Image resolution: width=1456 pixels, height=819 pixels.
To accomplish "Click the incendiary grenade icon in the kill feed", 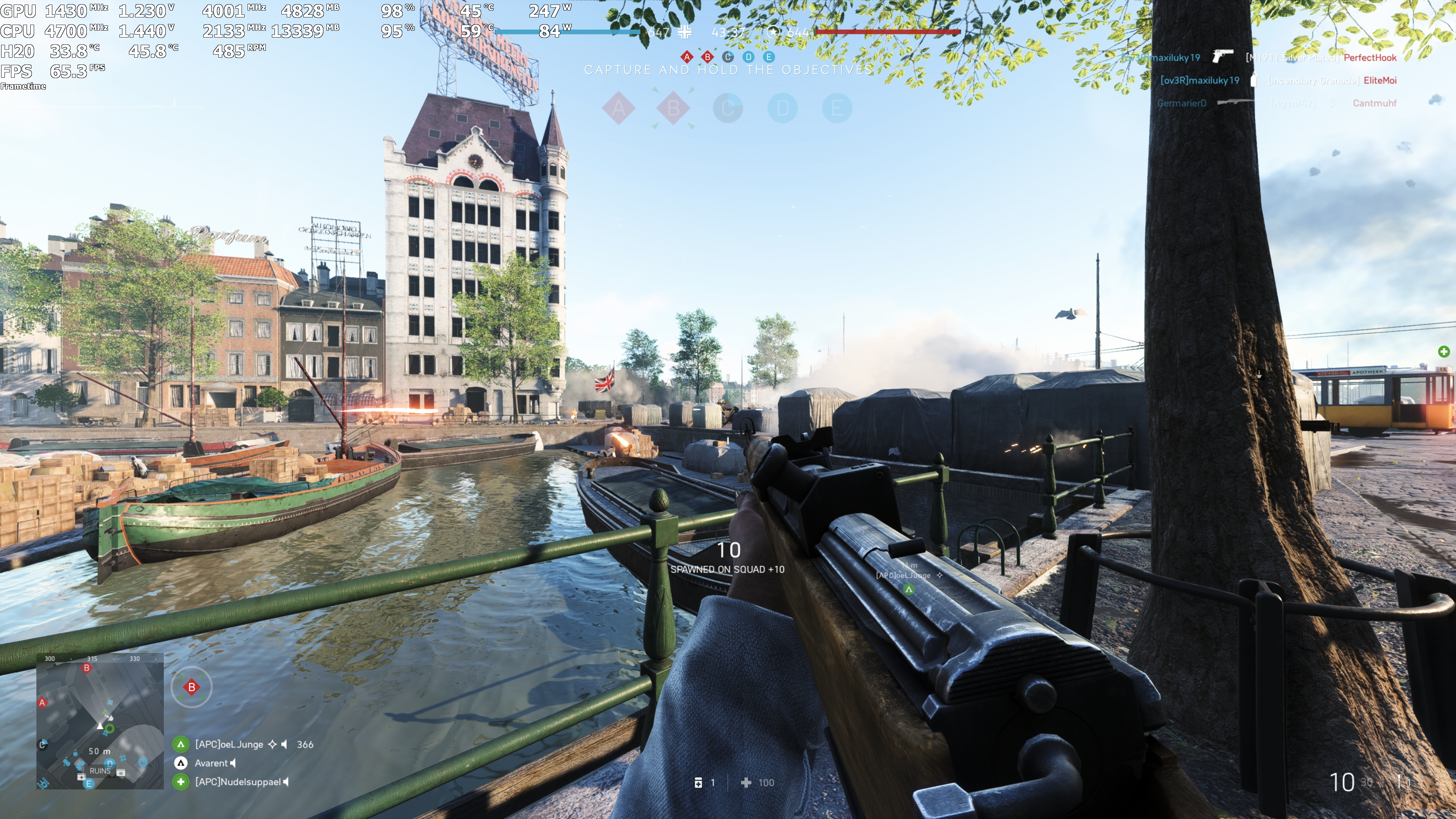I will [1254, 81].
